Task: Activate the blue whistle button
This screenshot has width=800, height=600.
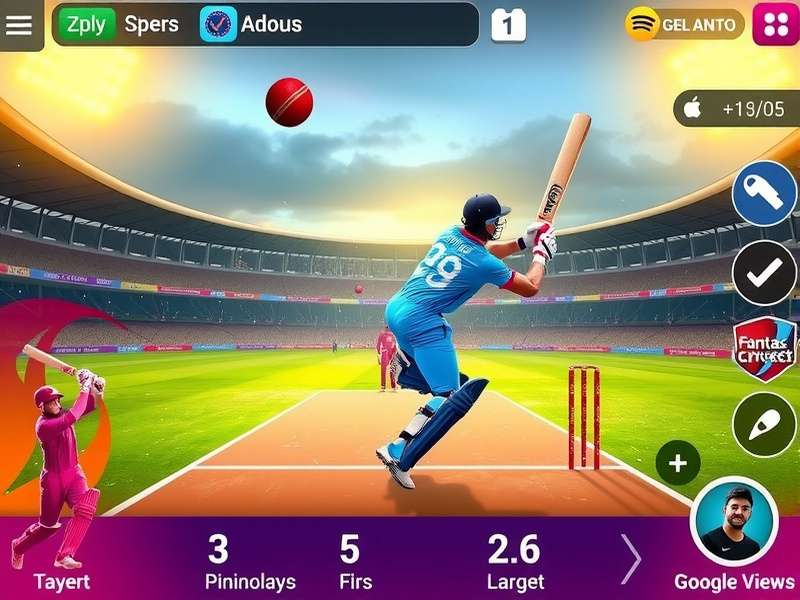Action: tap(764, 193)
